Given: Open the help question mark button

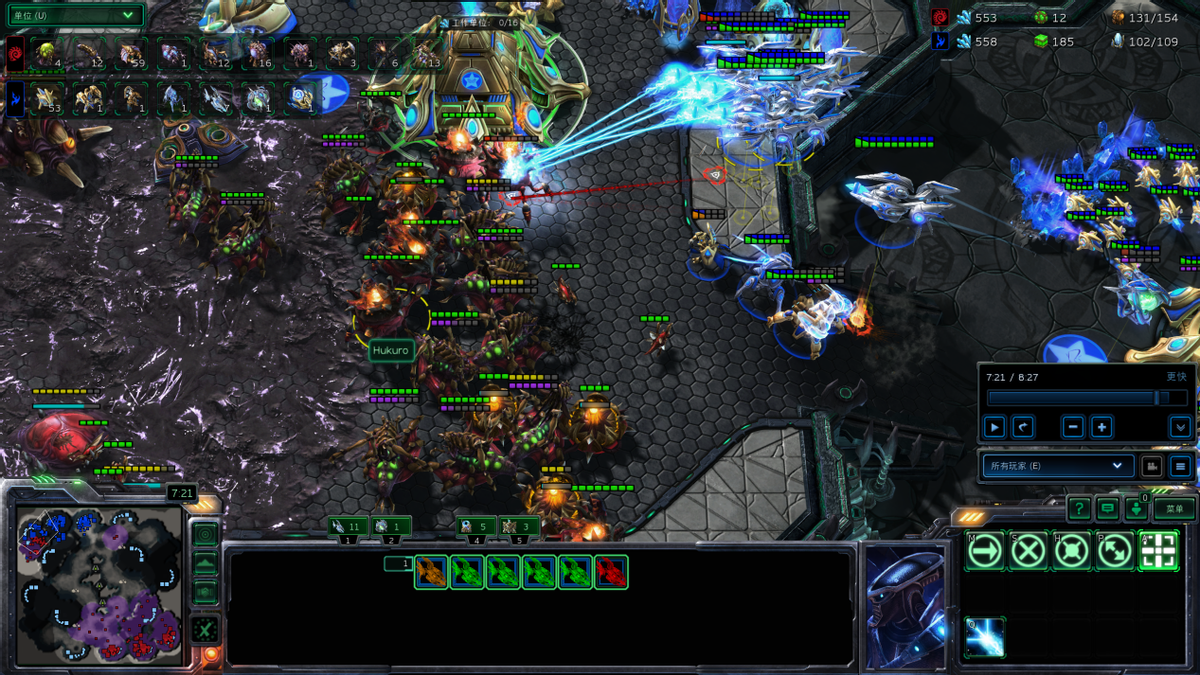Looking at the screenshot, I should coord(1078,509).
